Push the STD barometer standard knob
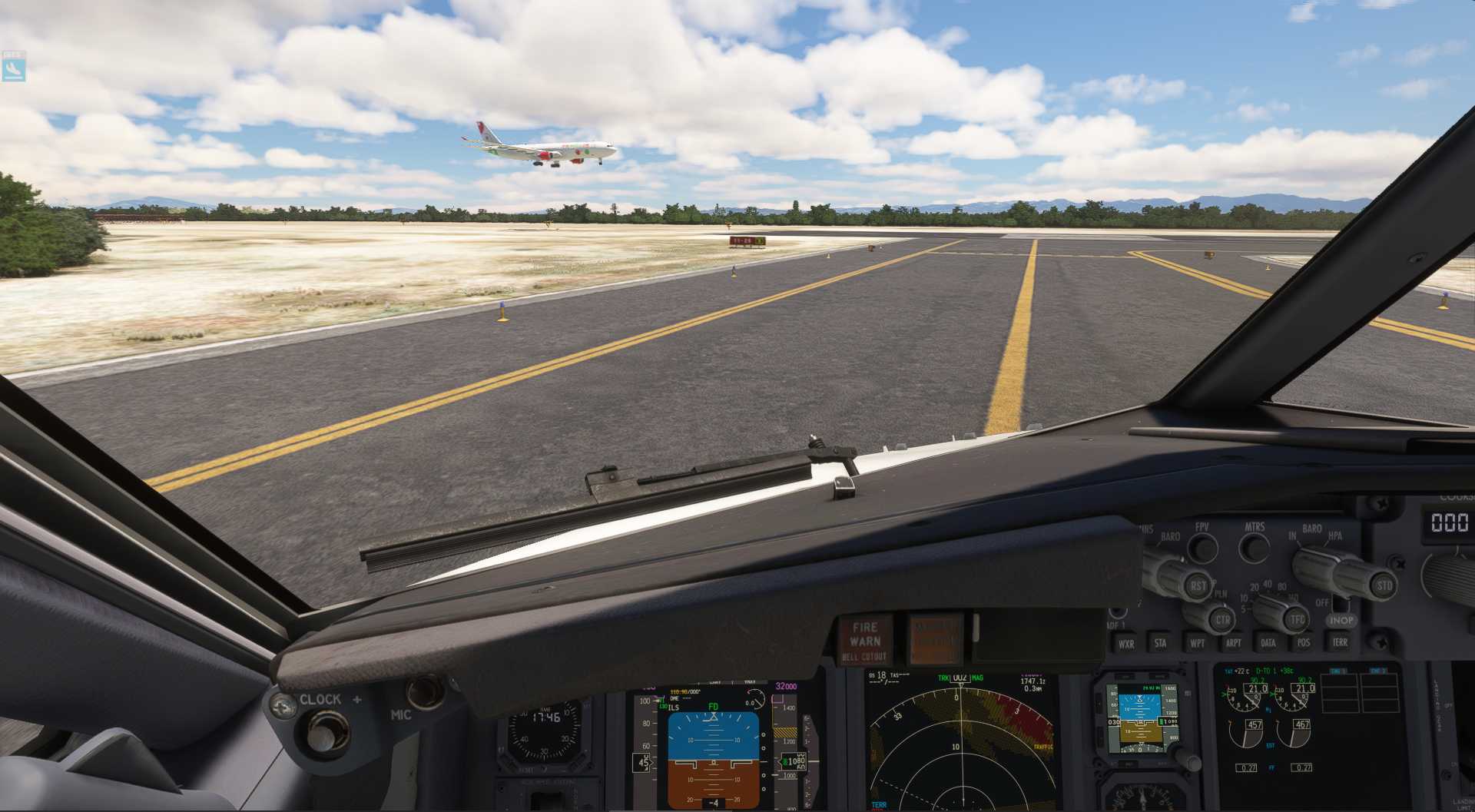Screen dimensions: 1475x812 (1382, 585)
